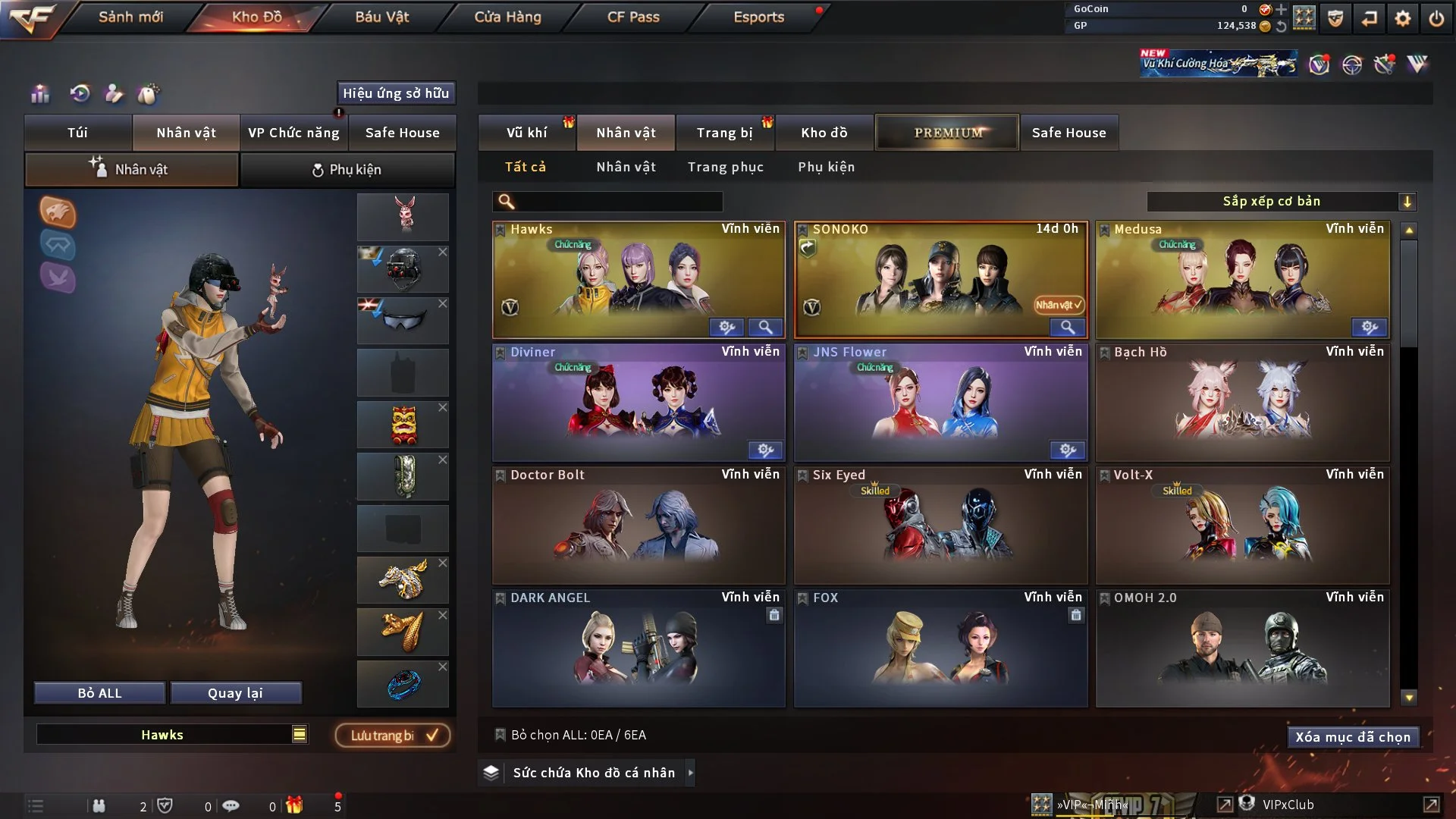Click the trash toggle on the FOX card
1456x819 pixels.
1076,616
